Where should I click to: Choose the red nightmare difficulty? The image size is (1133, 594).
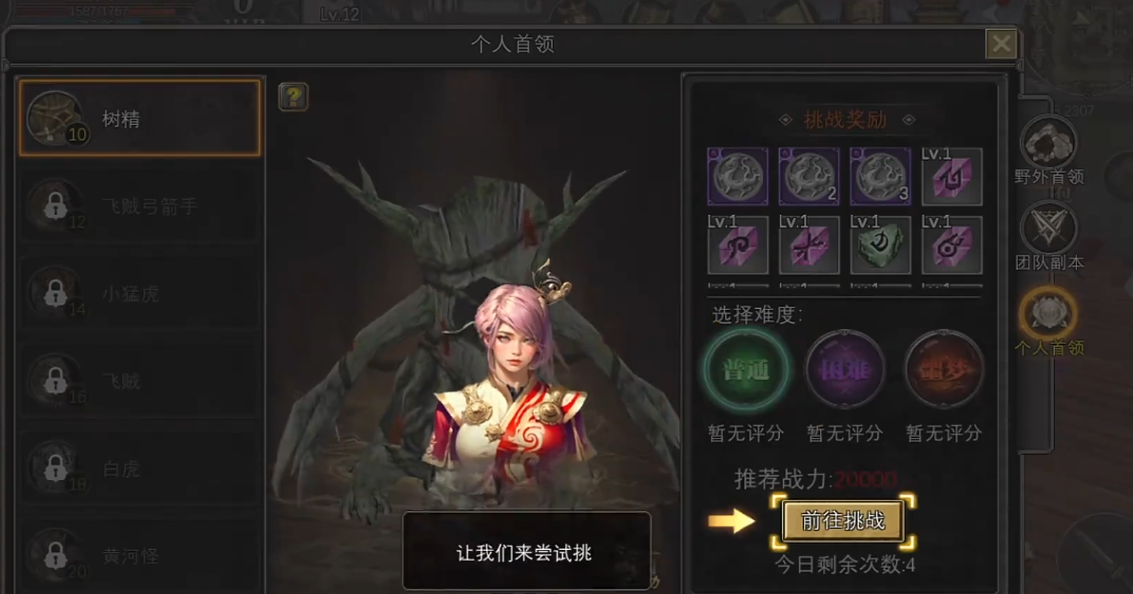pyautogui.click(x=943, y=370)
